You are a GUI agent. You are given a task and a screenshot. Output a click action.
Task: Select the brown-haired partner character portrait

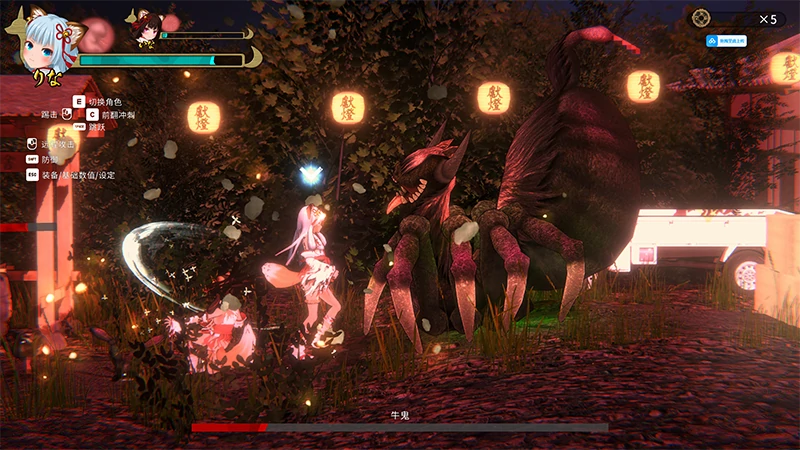(146, 27)
